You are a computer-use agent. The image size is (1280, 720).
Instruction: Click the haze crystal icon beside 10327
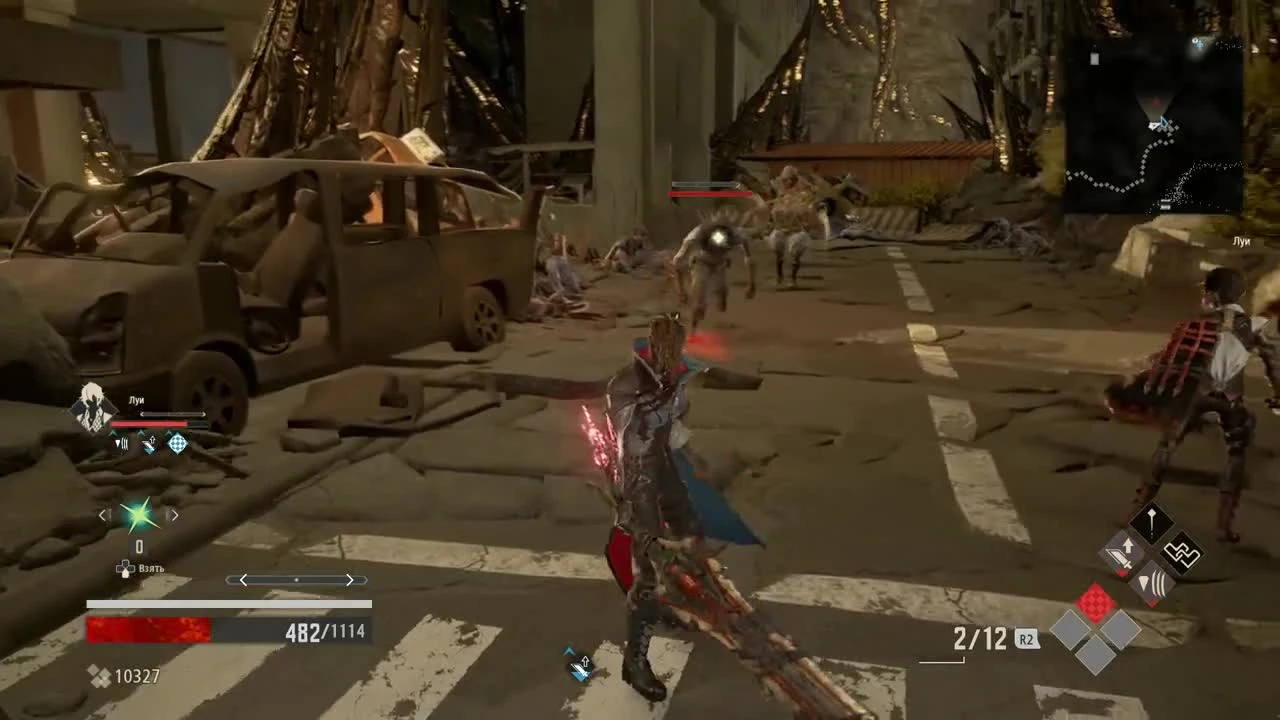pyautogui.click(x=100, y=676)
